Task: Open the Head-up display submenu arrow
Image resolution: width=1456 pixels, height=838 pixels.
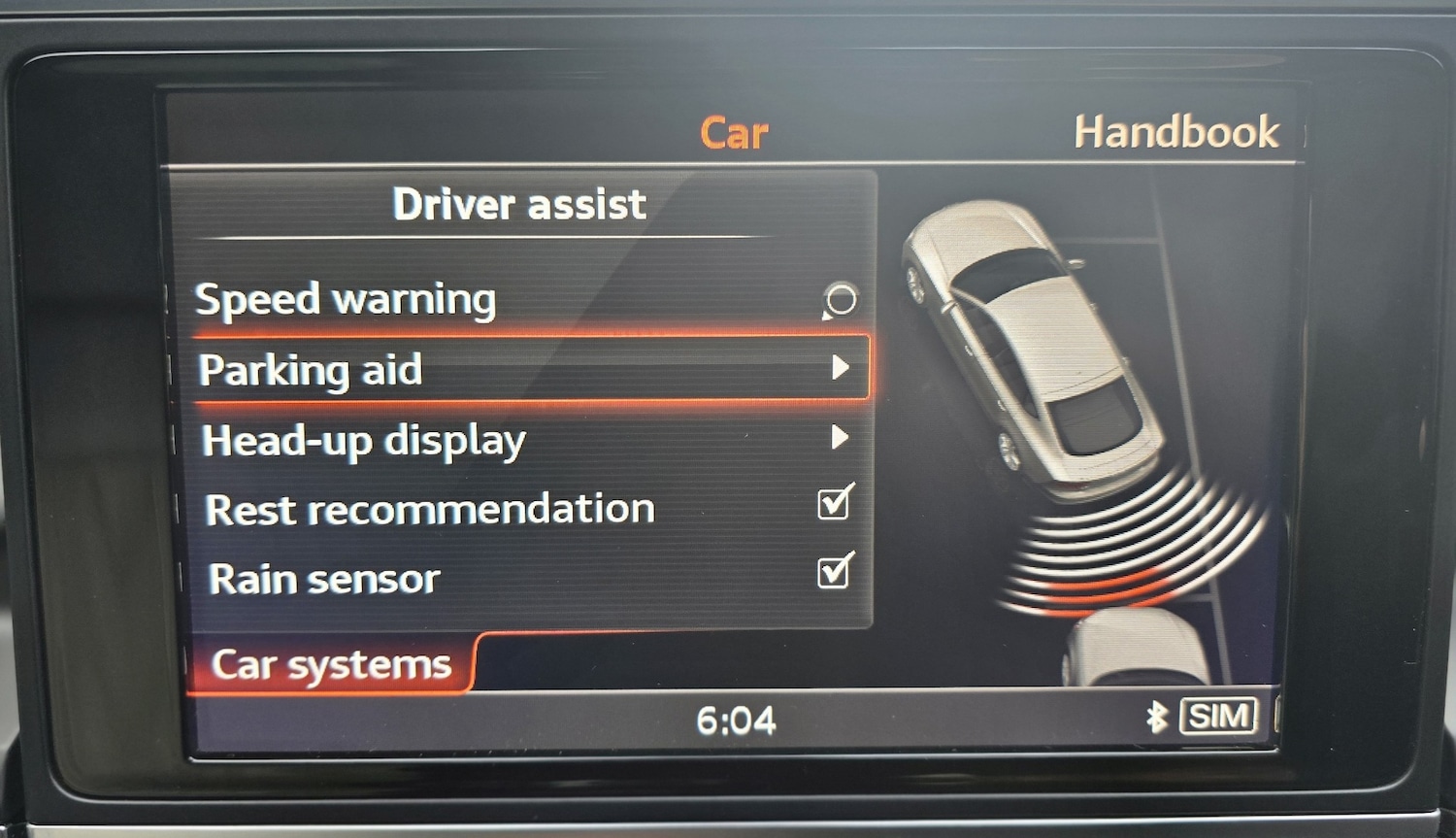Action: pos(841,439)
